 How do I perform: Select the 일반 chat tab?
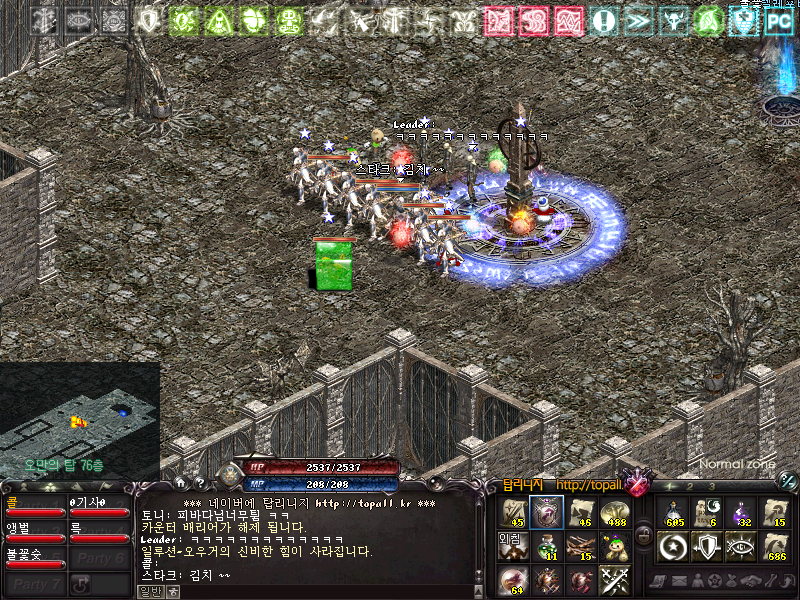click(x=149, y=591)
